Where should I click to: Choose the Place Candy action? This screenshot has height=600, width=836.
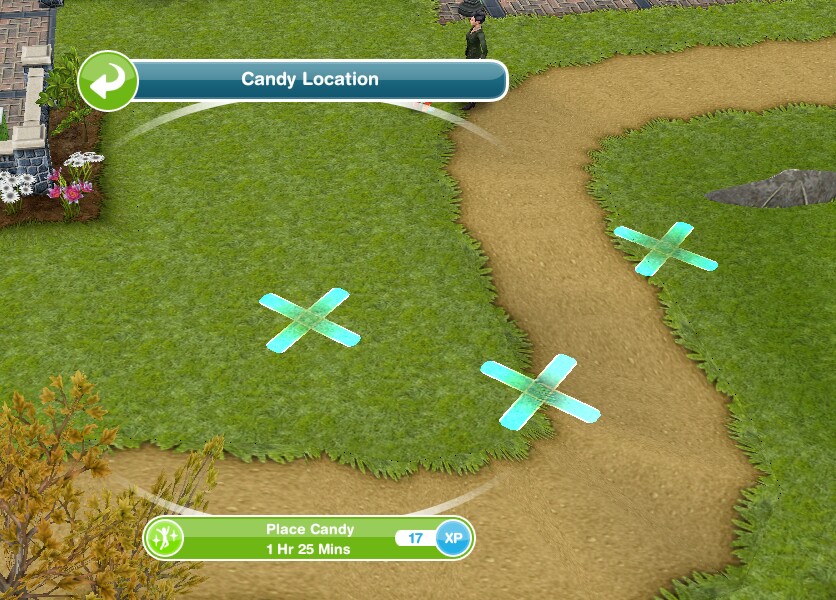309,538
